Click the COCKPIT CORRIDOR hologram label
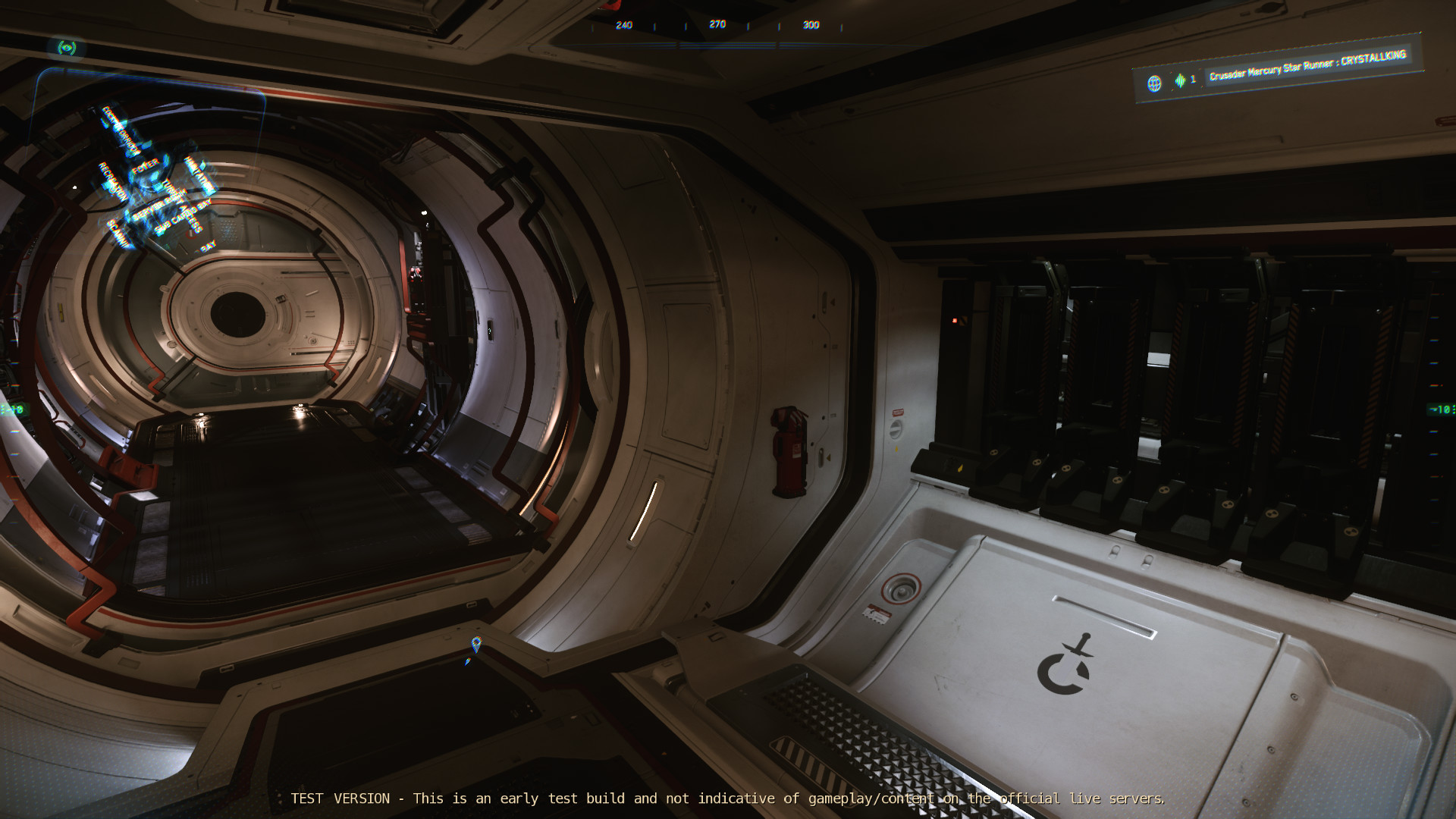Screen dimensions: 1456x819 (119, 130)
